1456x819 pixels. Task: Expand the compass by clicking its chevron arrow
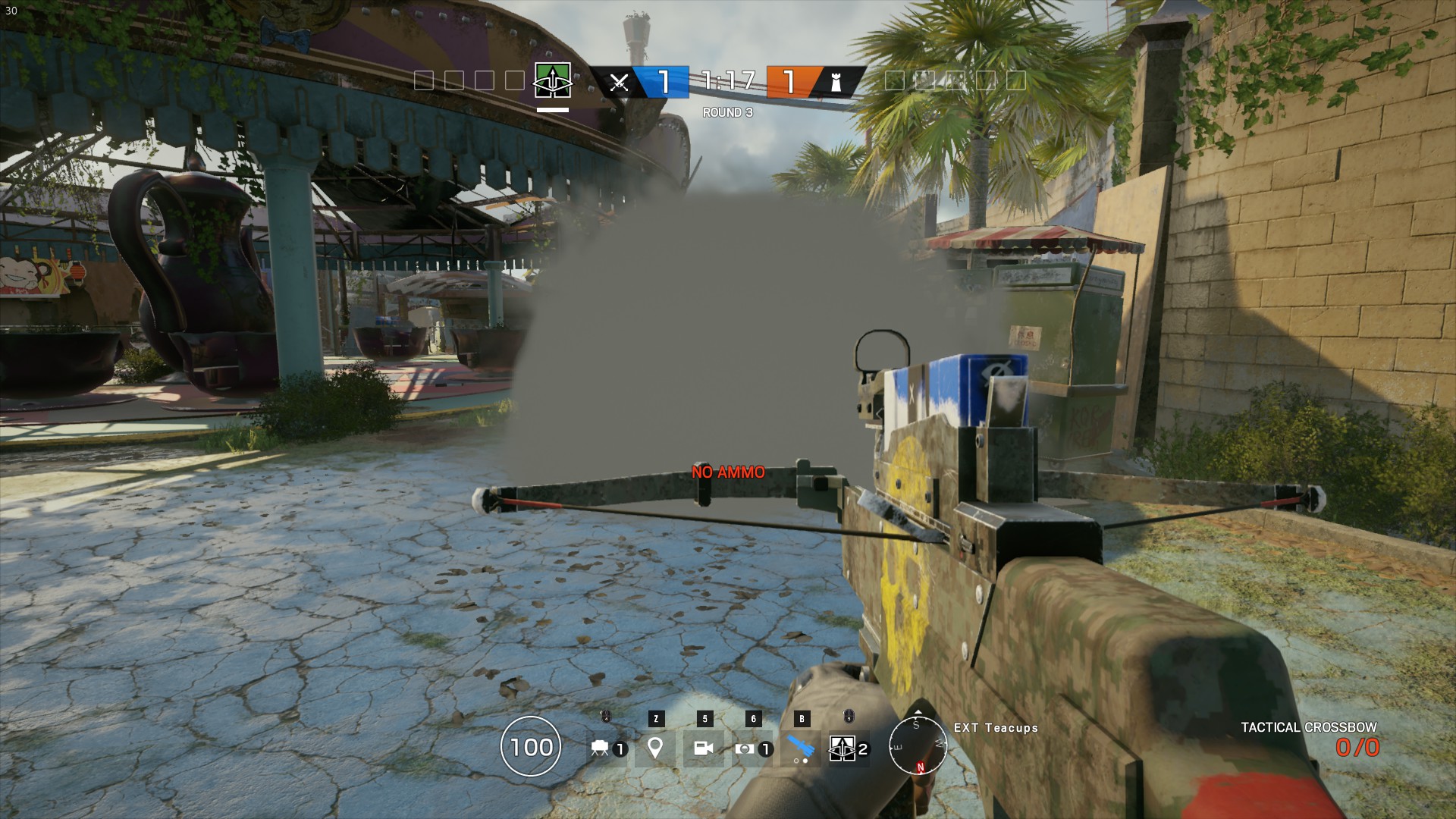point(918,712)
